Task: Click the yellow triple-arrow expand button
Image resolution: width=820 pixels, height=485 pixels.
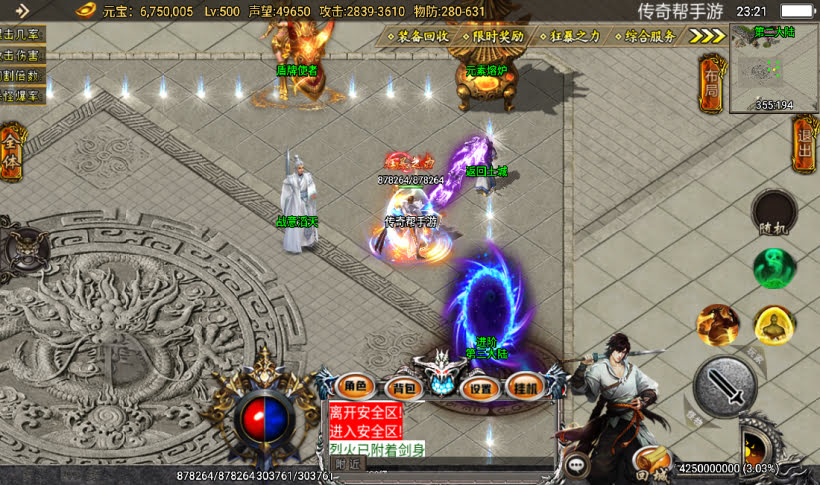Action: [707, 36]
